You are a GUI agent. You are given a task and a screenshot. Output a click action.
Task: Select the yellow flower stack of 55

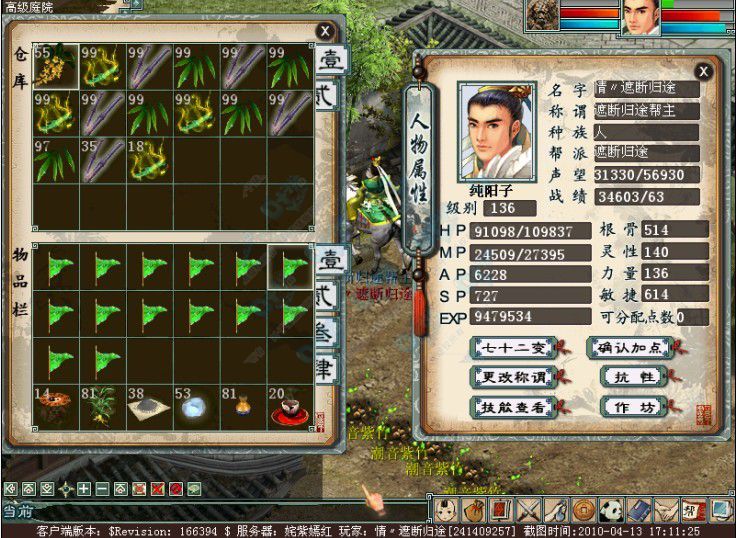(x=55, y=66)
